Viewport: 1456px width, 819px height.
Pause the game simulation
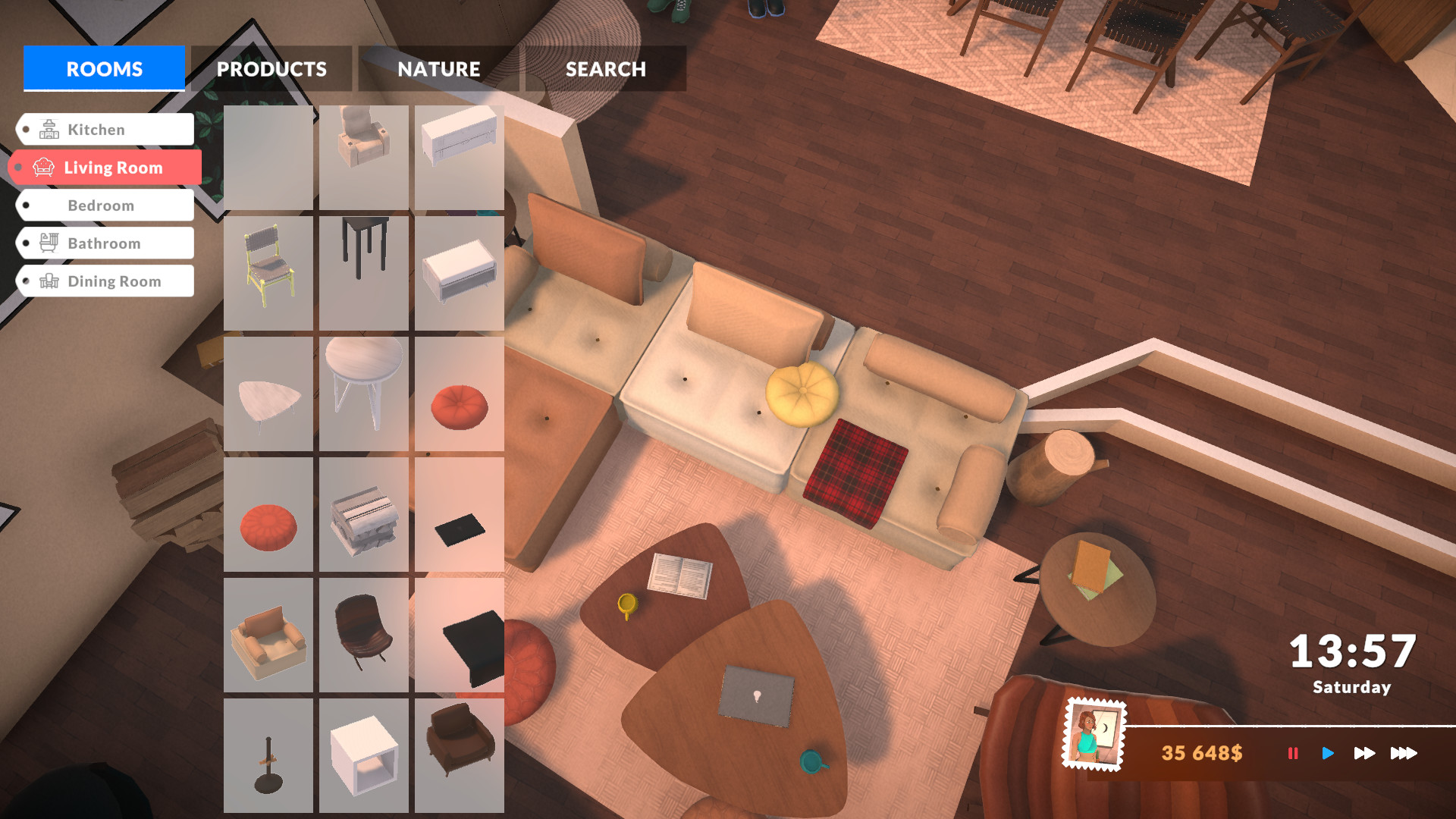pos(1293,754)
